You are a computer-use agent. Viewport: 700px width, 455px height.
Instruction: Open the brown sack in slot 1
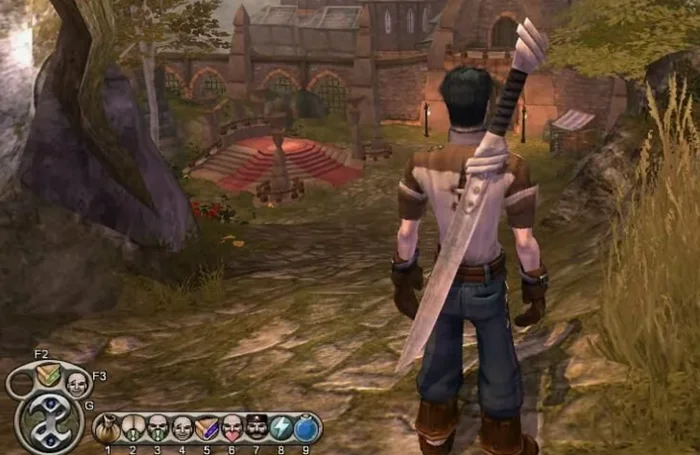[107, 428]
